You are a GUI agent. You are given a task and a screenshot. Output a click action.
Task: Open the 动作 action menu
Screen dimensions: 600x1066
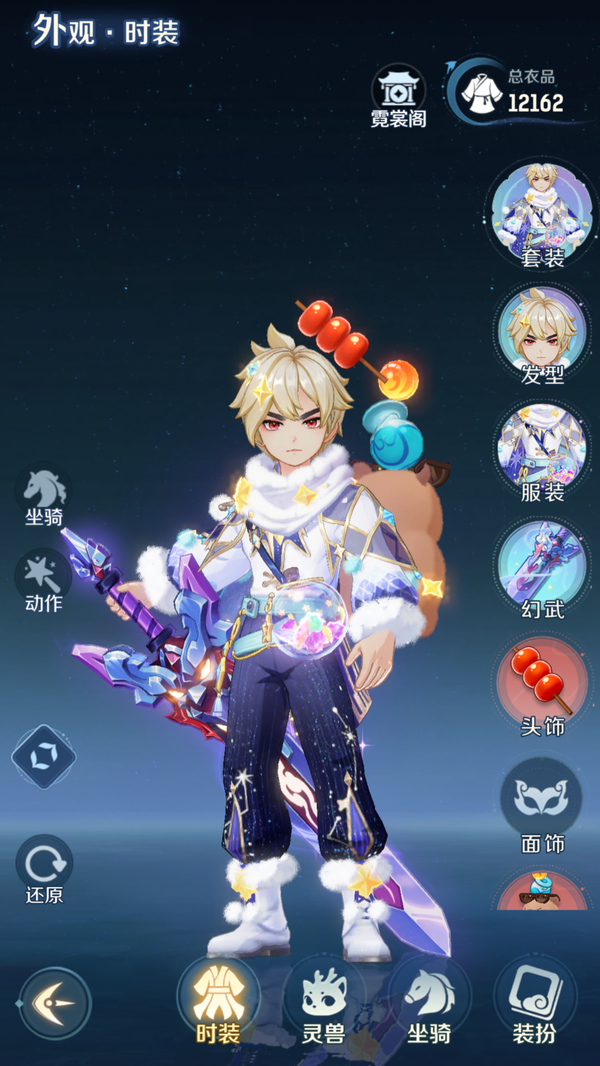(x=44, y=579)
